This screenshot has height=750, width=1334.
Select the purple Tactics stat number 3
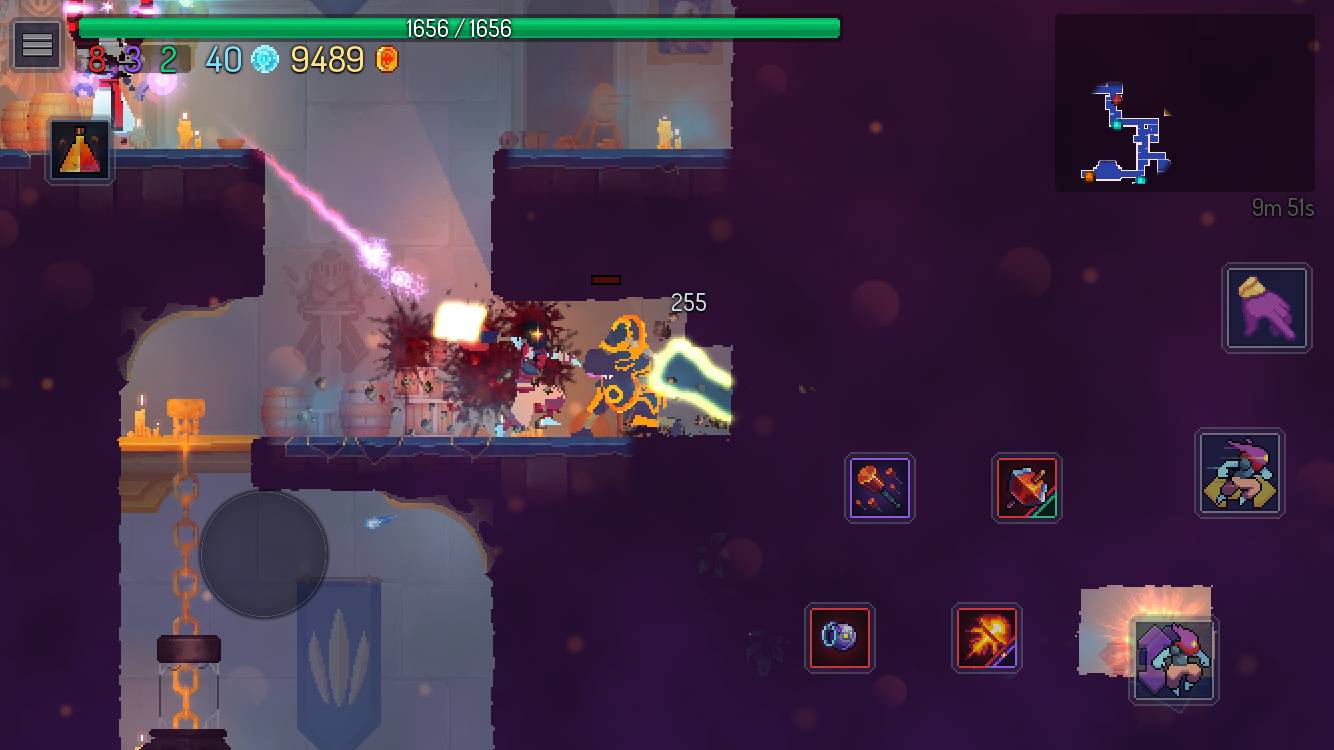(x=133, y=59)
